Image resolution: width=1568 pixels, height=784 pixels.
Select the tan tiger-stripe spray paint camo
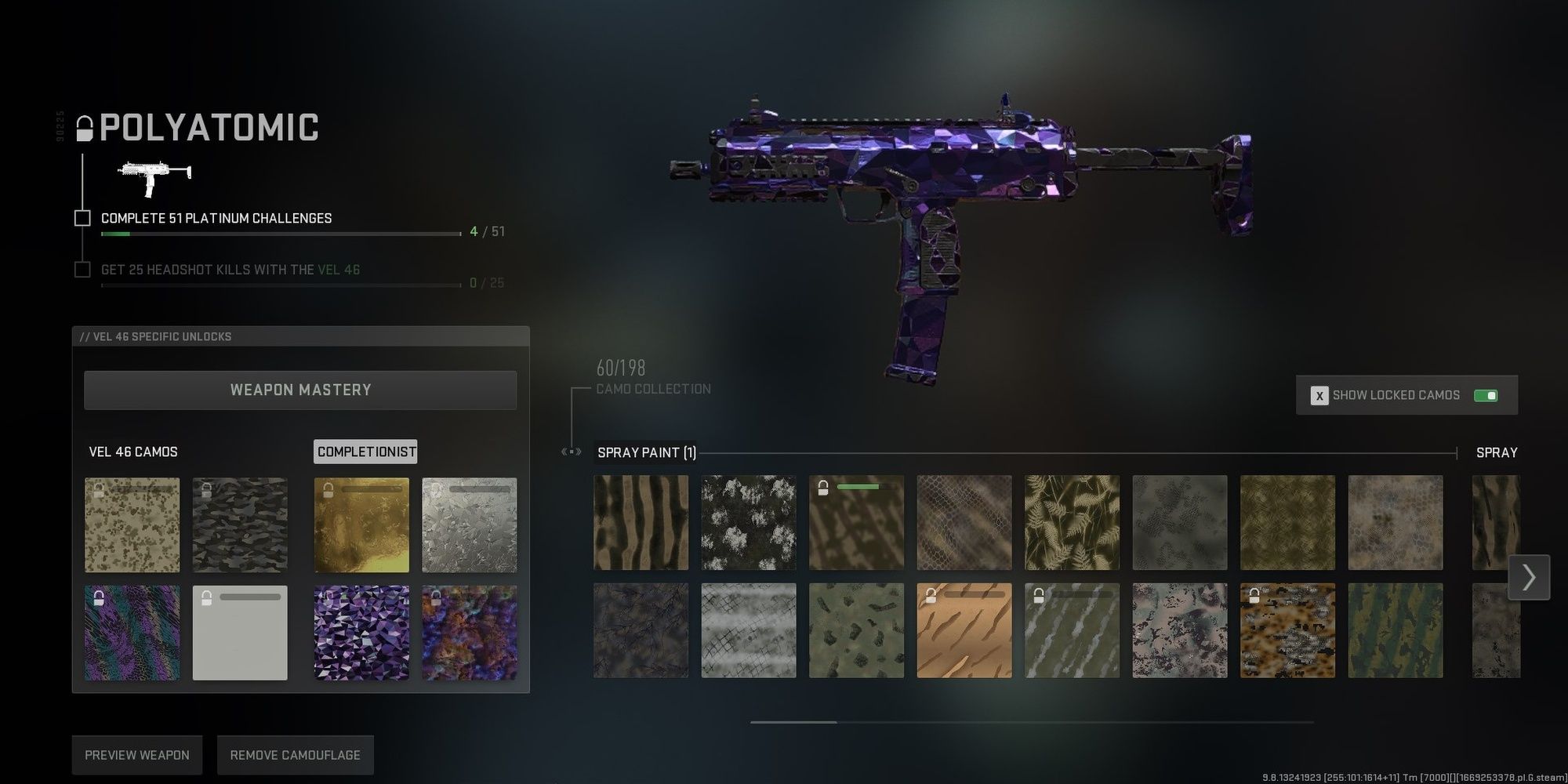point(964,630)
